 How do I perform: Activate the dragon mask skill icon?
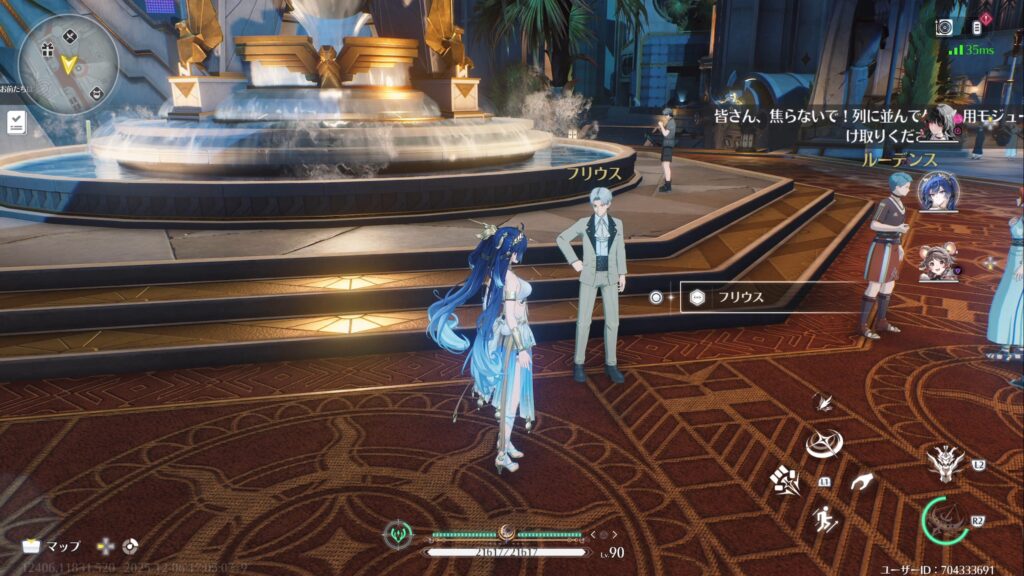[x=945, y=461]
